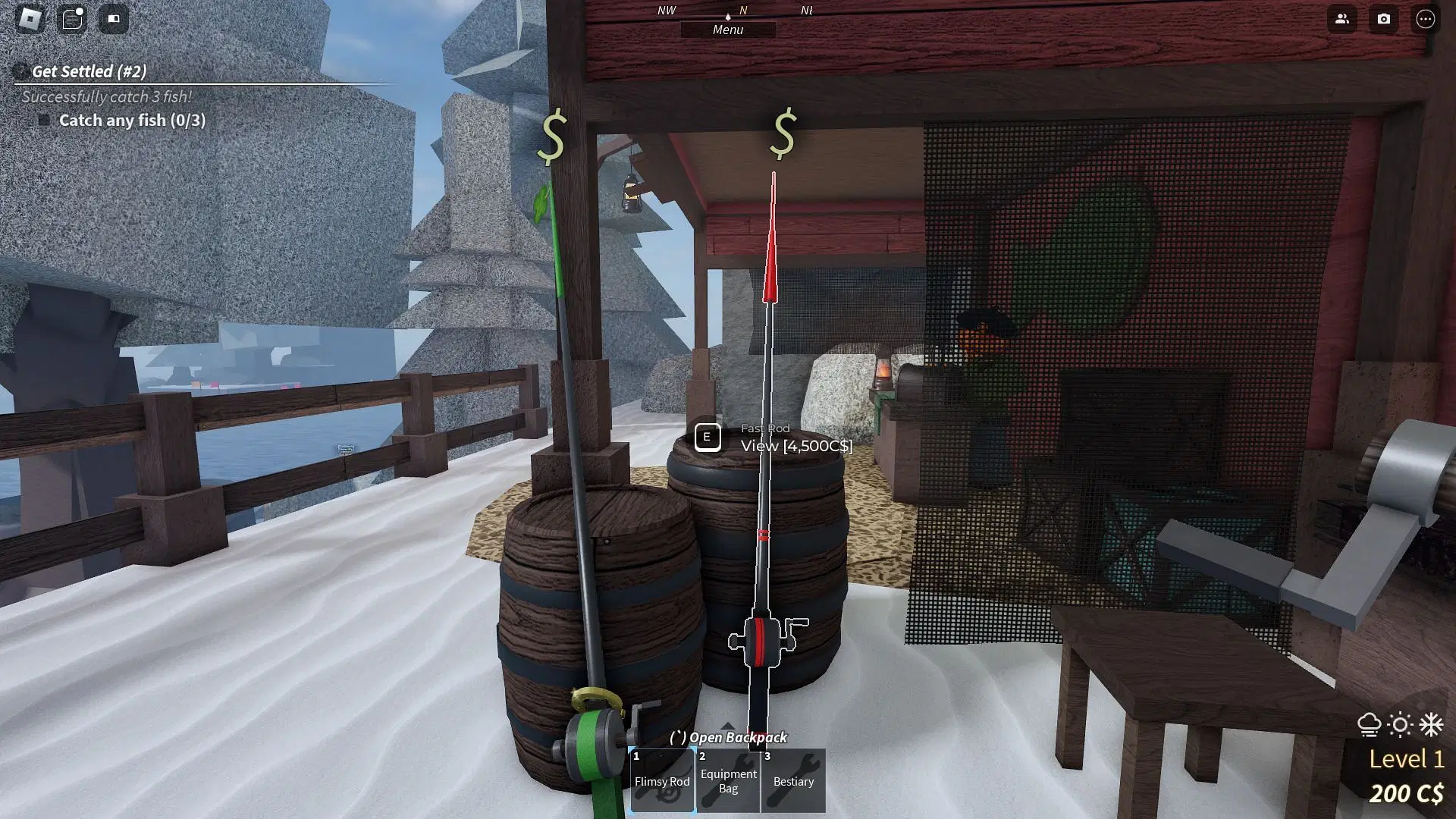The height and width of the screenshot is (819, 1456).
Task: Open the Menu under the compass
Action: pyautogui.click(x=728, y=30)
